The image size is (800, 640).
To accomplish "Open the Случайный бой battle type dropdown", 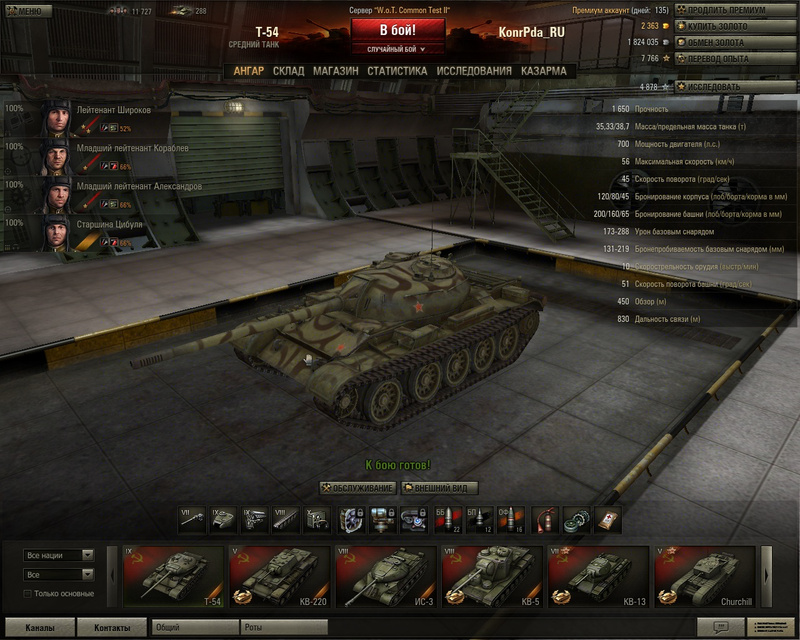I will point(397,49).
